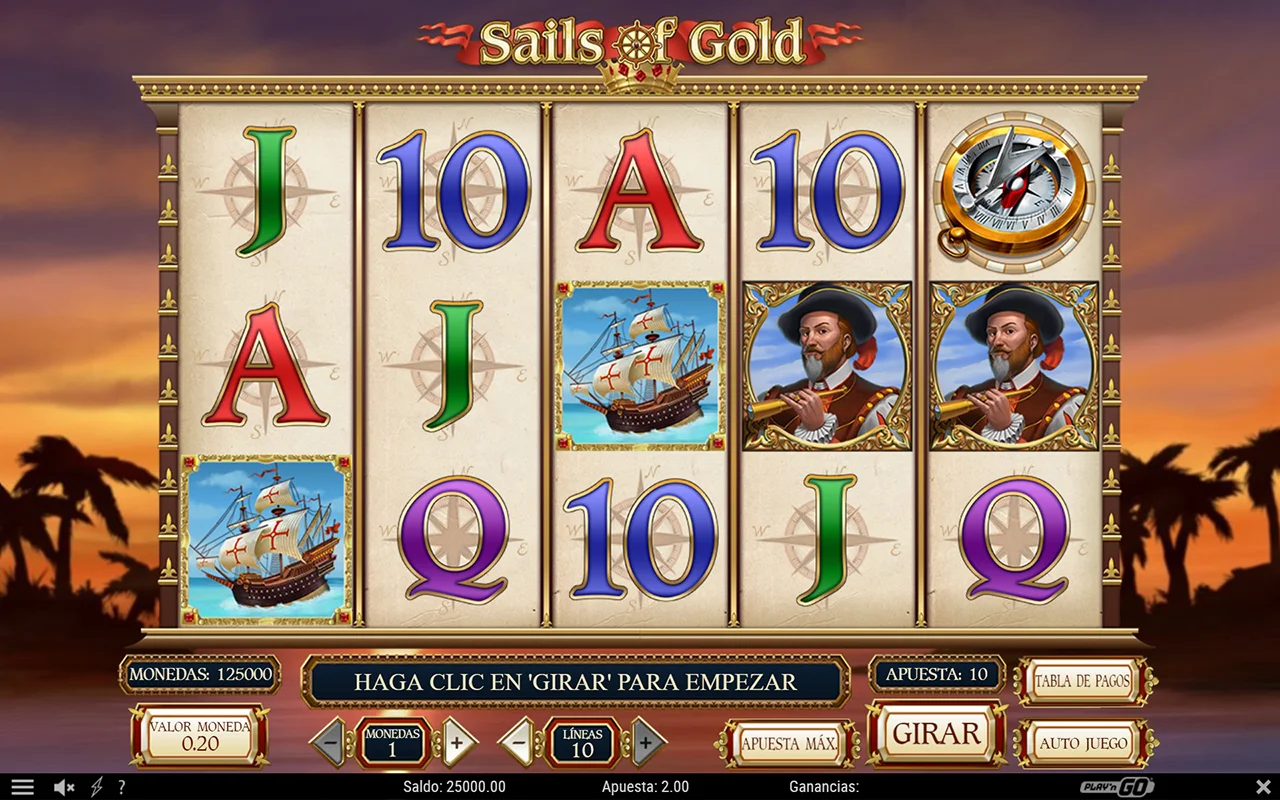Toggle the lightning bolt fast-play icon
The height and width of the screenshot is (800, 1280).
97,787
